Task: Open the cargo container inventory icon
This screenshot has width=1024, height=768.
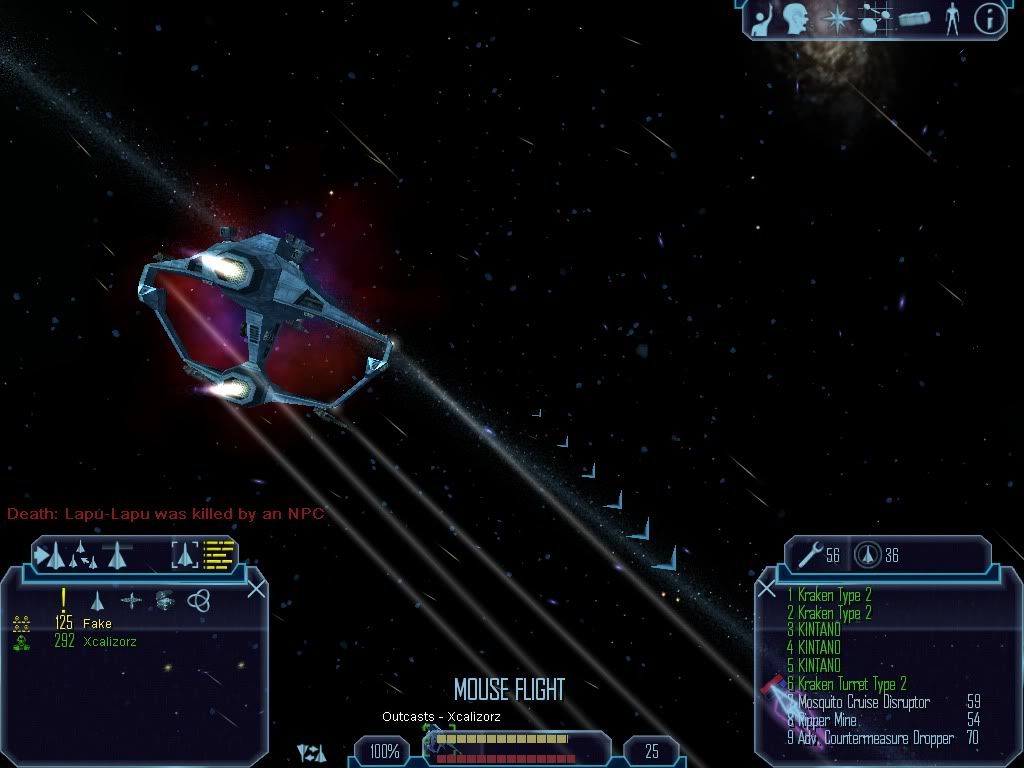Action: 914,19
